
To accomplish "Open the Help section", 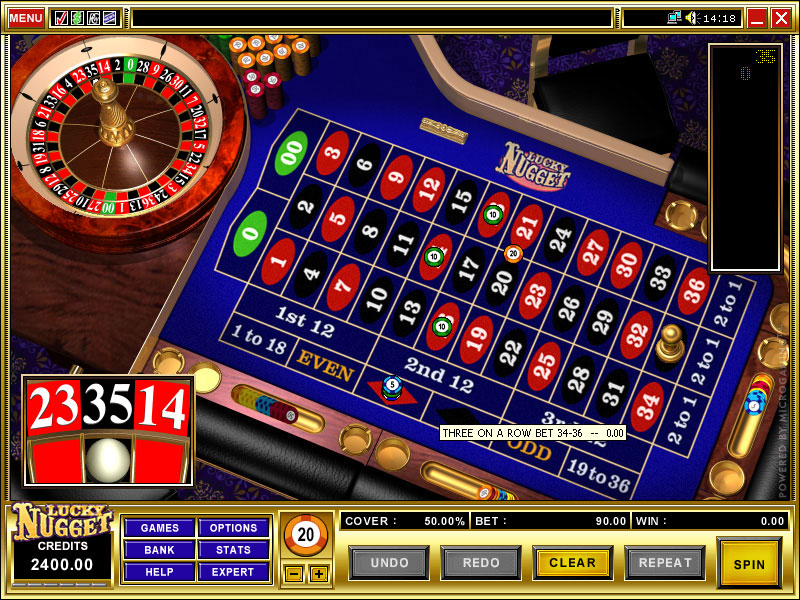I will (159, 572).
